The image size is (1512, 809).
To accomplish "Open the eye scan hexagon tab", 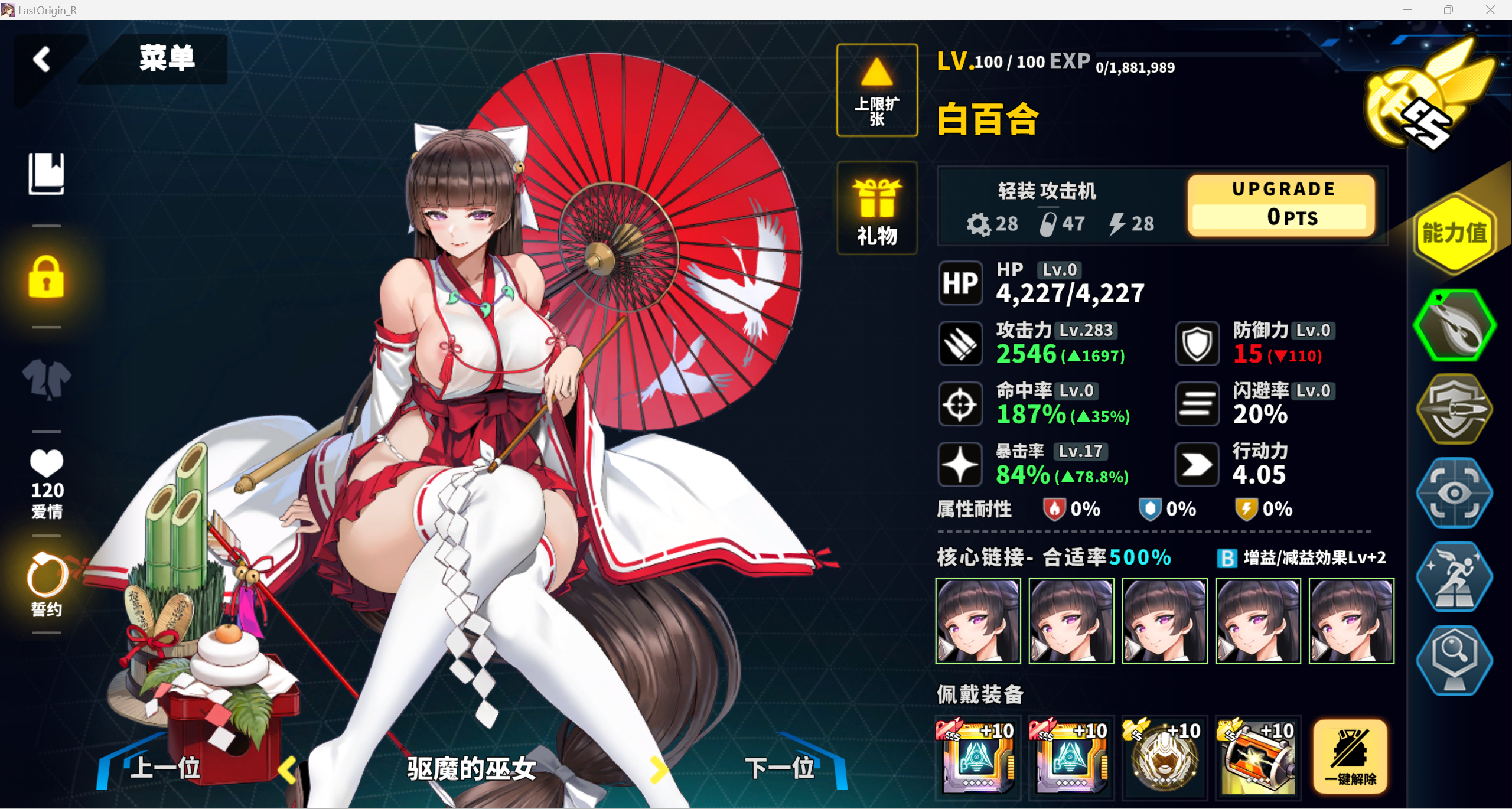I will (x=1454, y=493).
